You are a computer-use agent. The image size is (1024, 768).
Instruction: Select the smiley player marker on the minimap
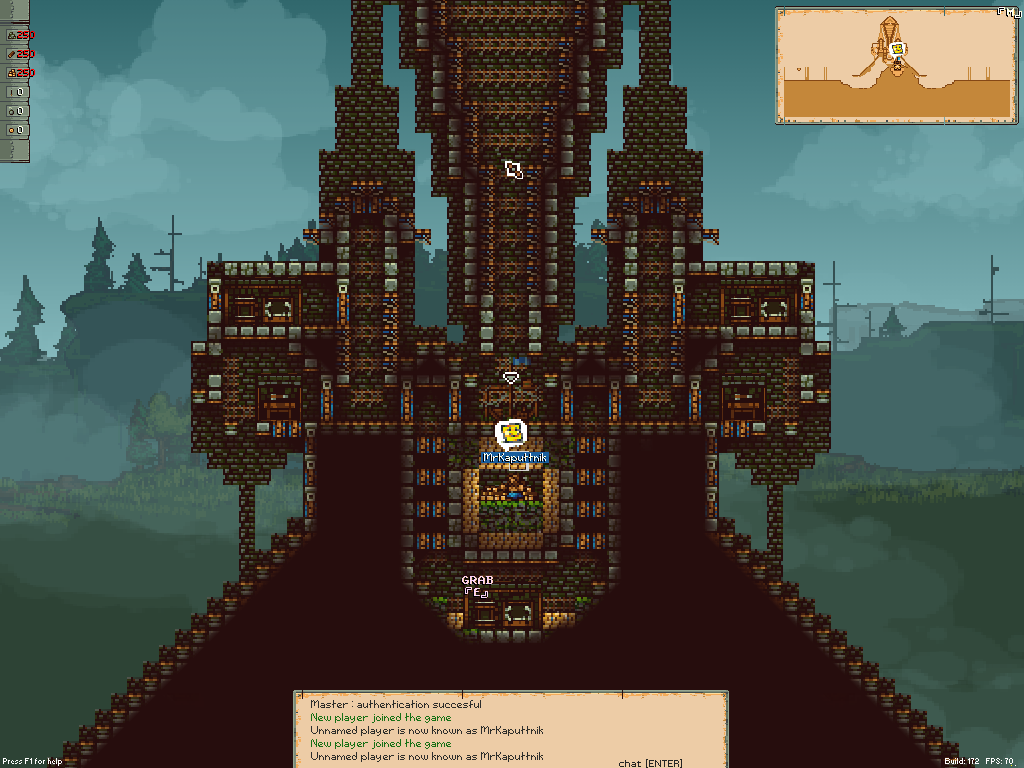897,48
